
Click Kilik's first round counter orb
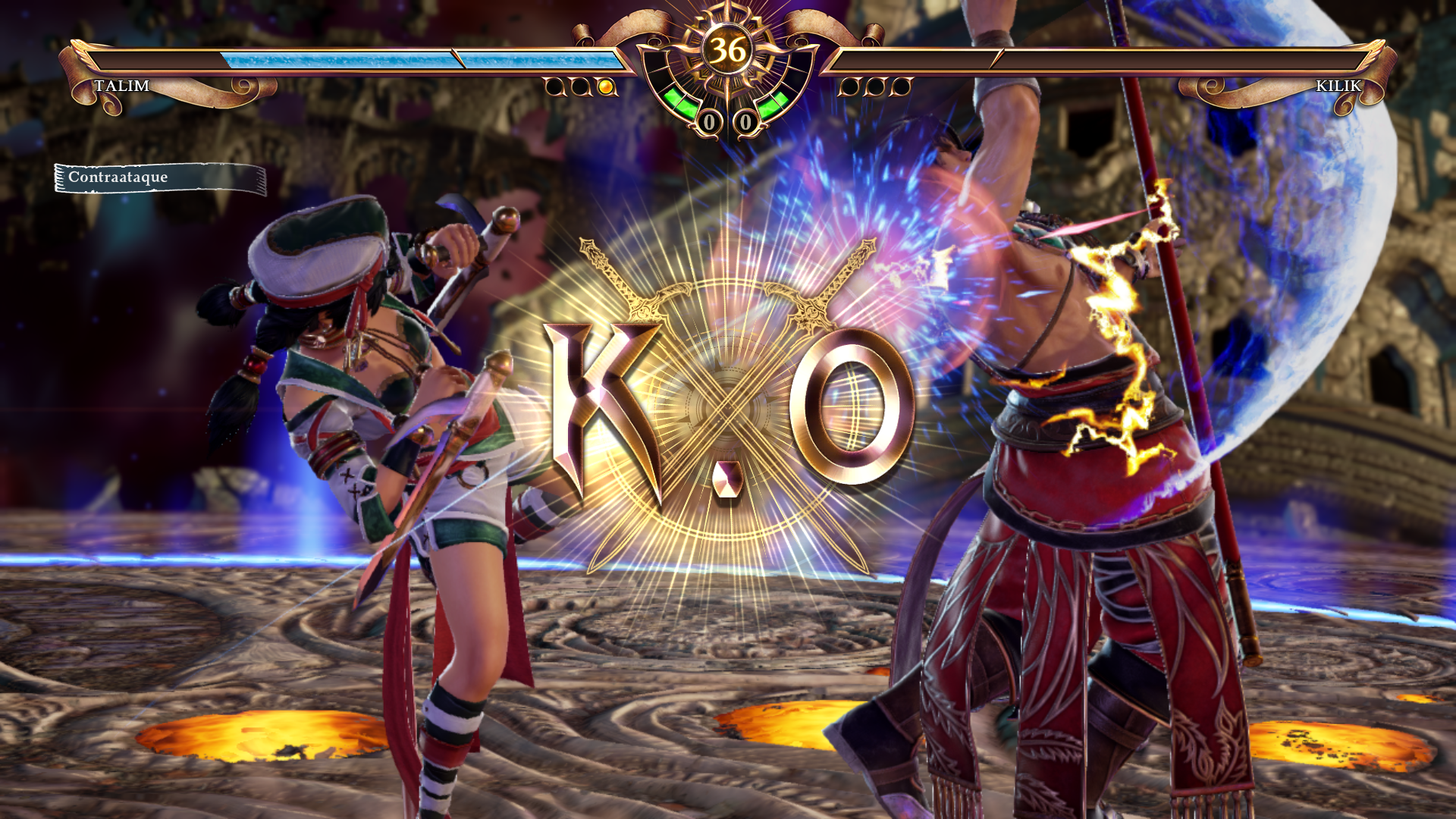pyautogui.click(x=849, y=86)
